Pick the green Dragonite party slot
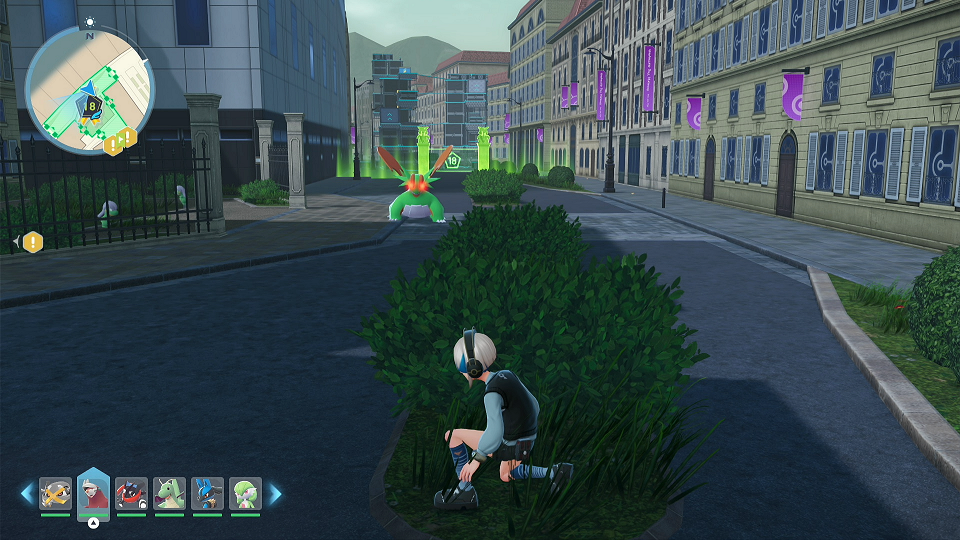 point(169,493)
